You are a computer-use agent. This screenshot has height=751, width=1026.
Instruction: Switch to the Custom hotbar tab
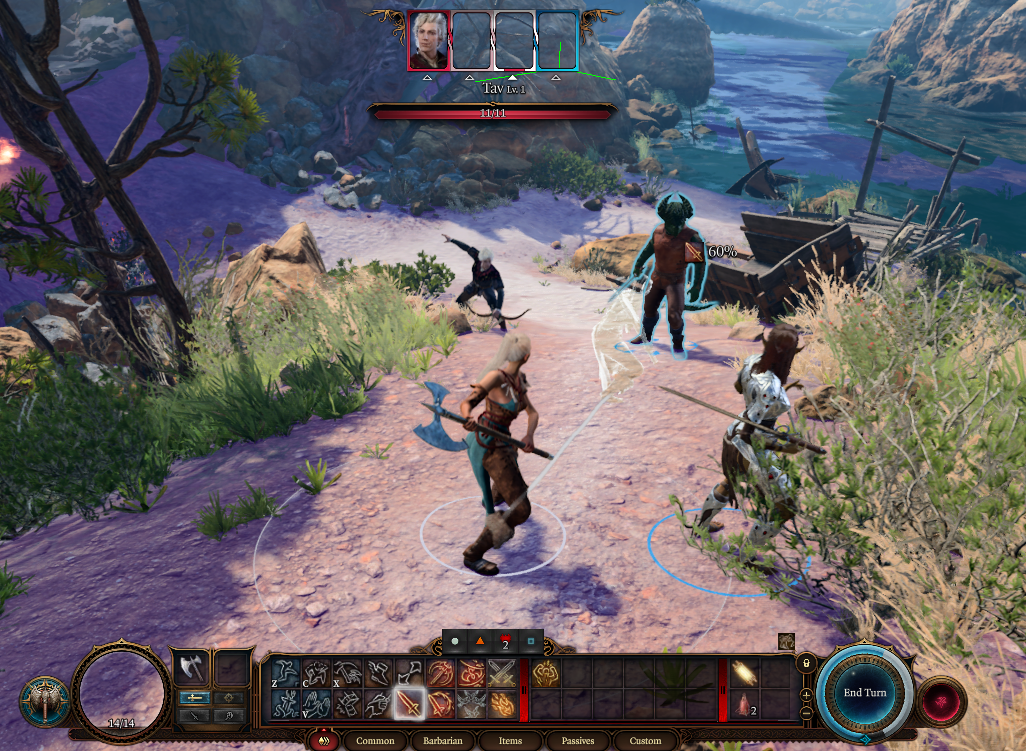pyautogui.click(x=645, y=741)
